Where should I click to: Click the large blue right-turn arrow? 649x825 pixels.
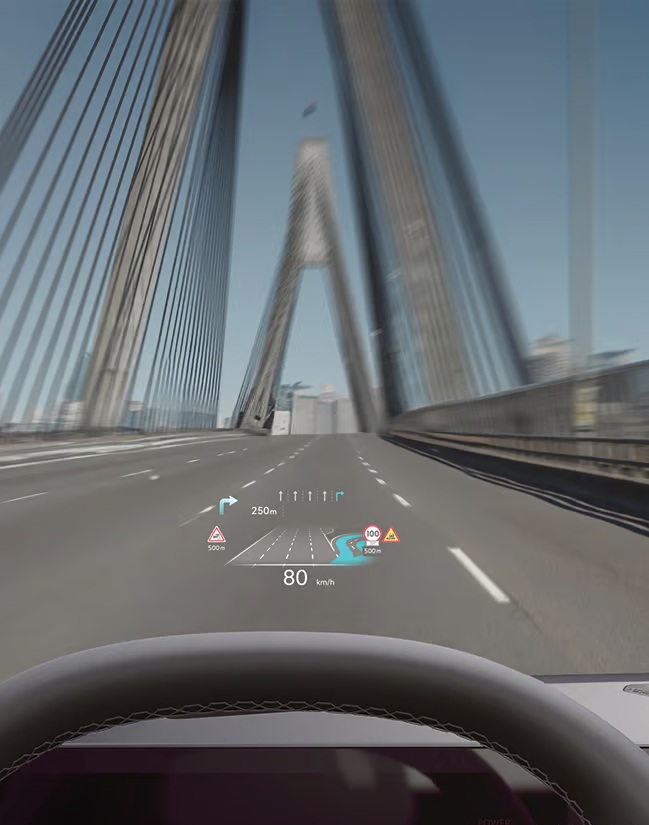(x=229, y=504)
